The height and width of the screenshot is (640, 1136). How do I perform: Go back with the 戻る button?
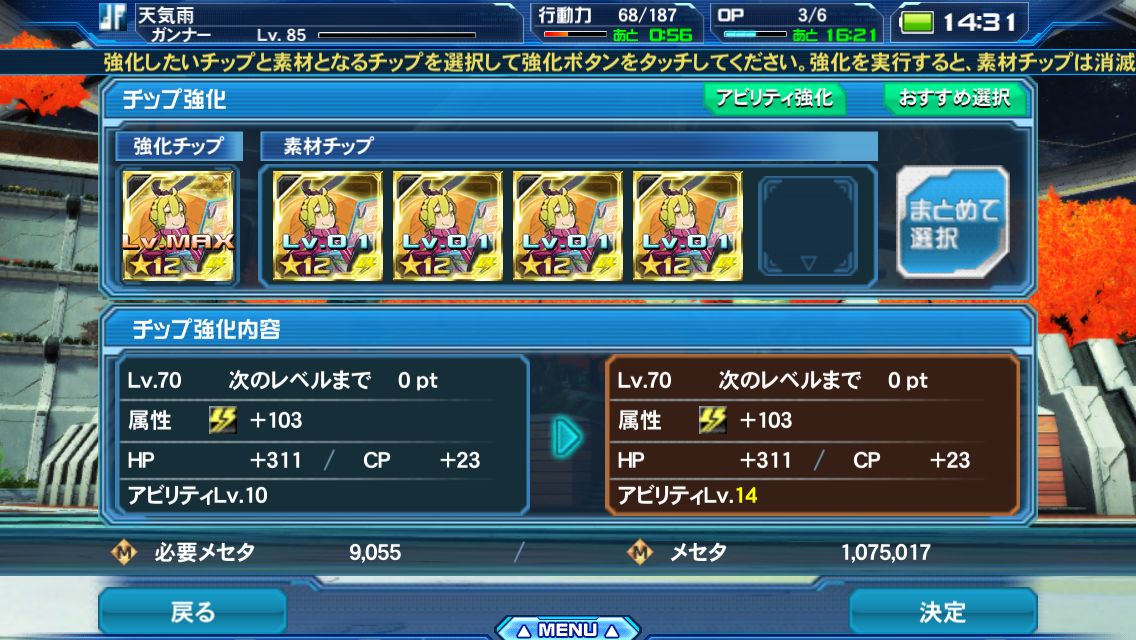pyautogui.click(x=192, y=611)
